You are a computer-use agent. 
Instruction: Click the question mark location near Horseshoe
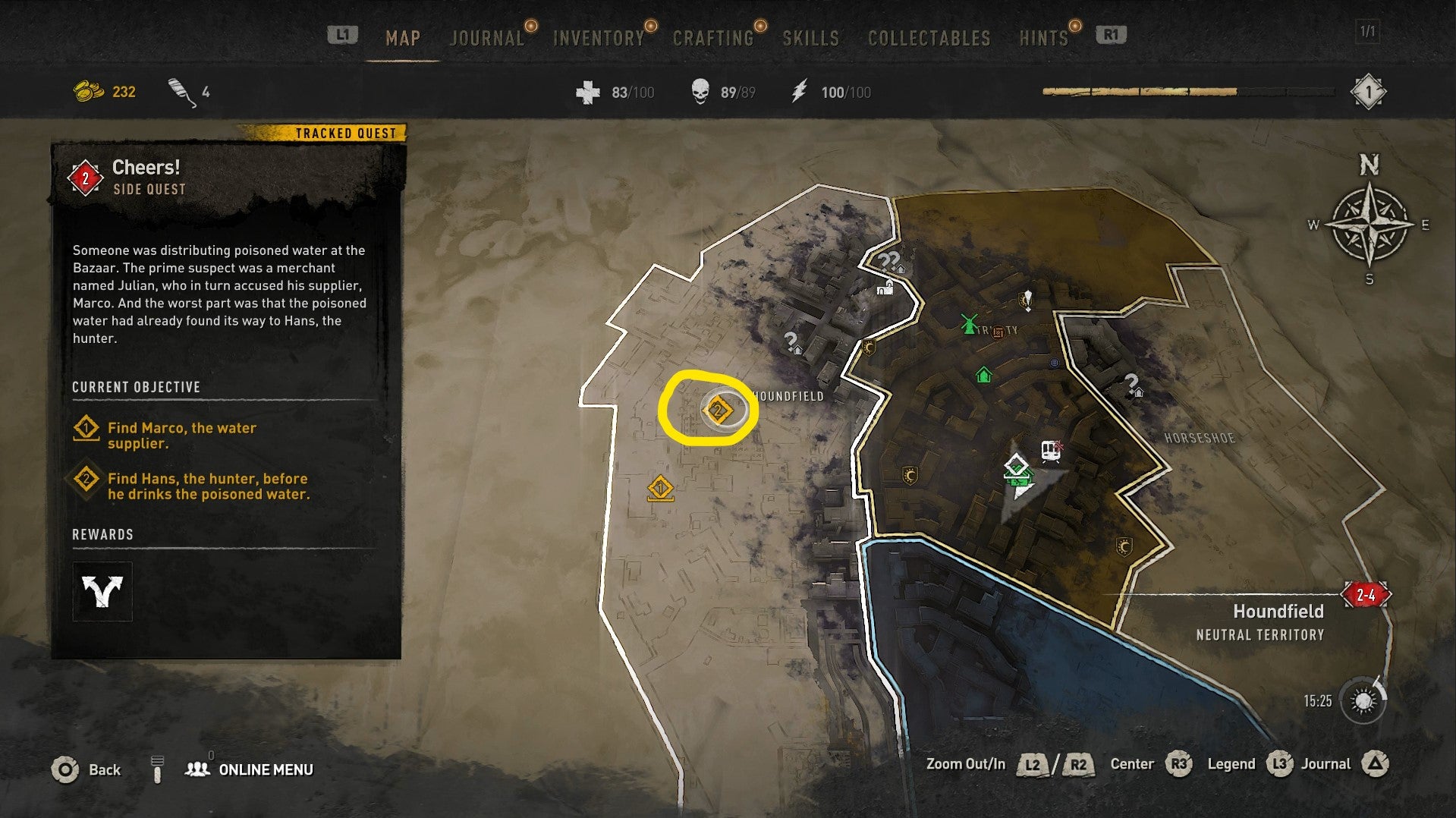tap(1132, 383)
